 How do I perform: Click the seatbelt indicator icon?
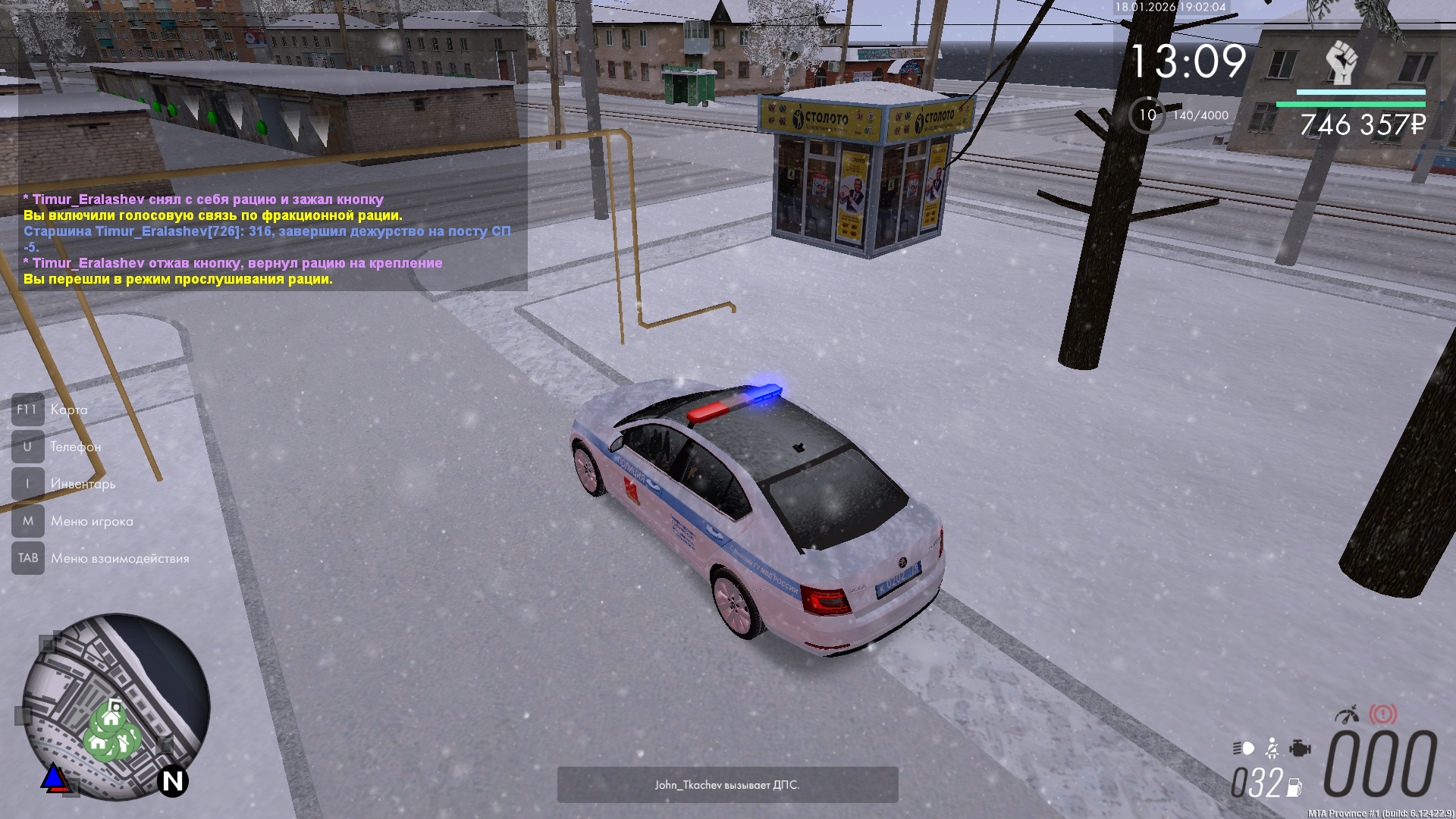(1272, 748)
